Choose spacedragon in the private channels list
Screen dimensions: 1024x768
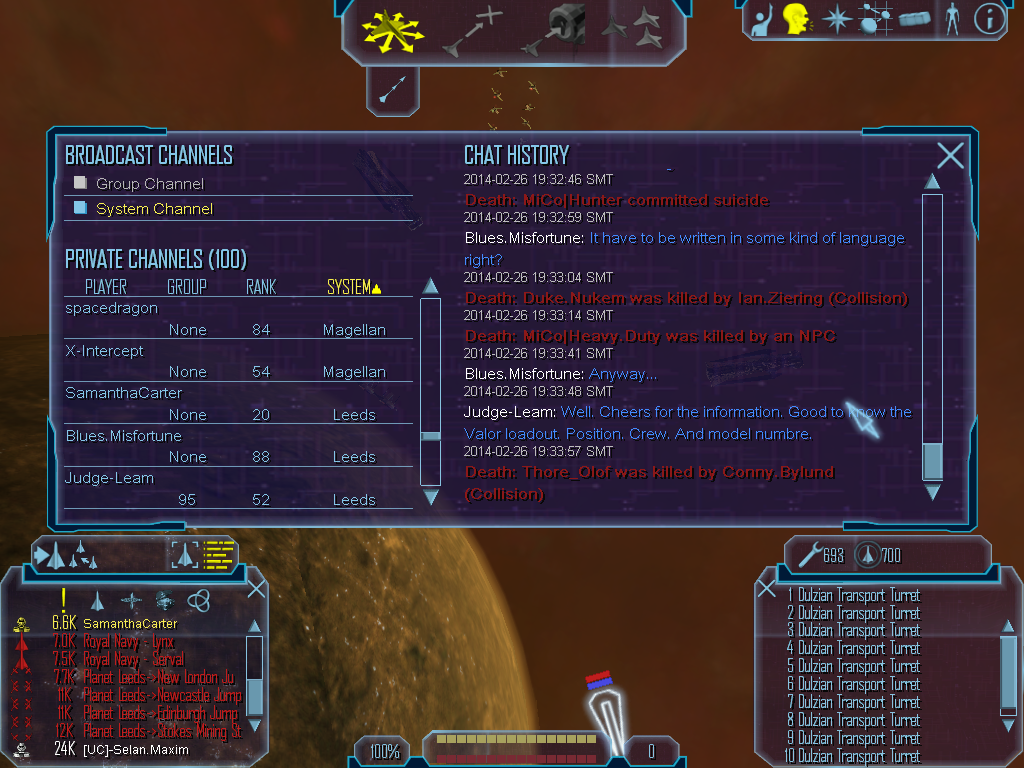point(112,309)
